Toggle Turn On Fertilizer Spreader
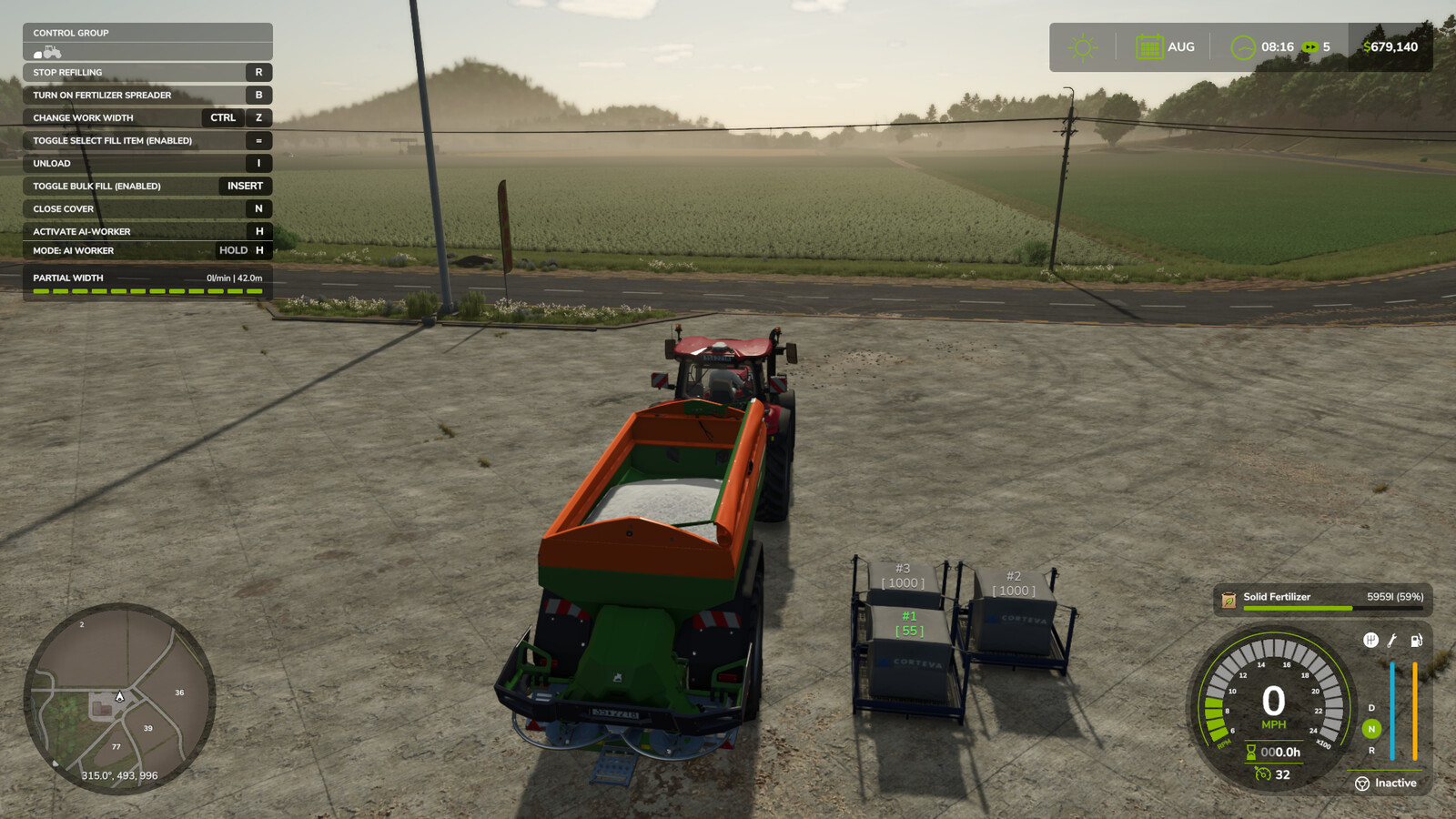 [102, 95]
